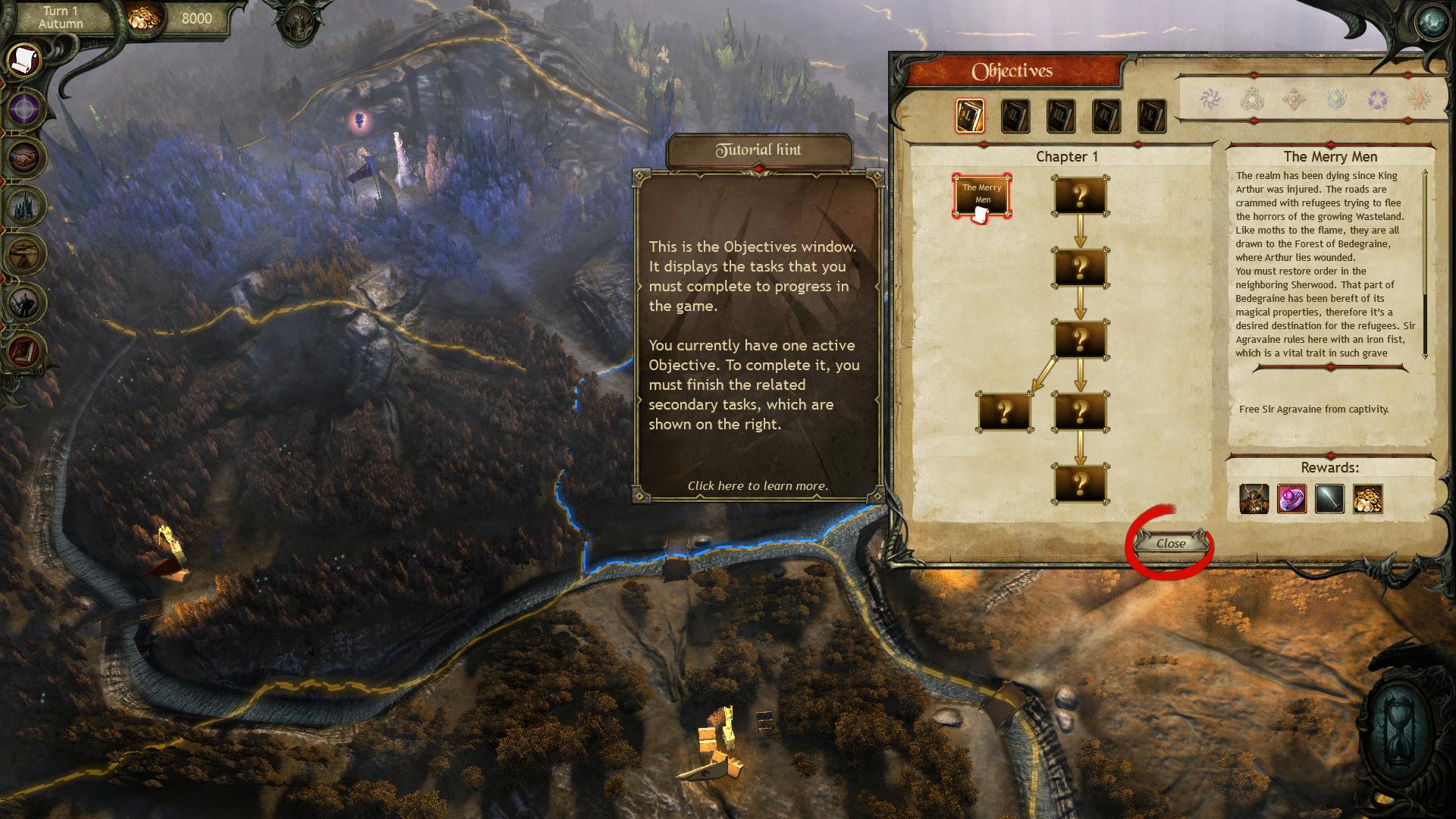Click here to learn more link
The height and width of the screenshot is (819, 1456).
pos(758,486)
